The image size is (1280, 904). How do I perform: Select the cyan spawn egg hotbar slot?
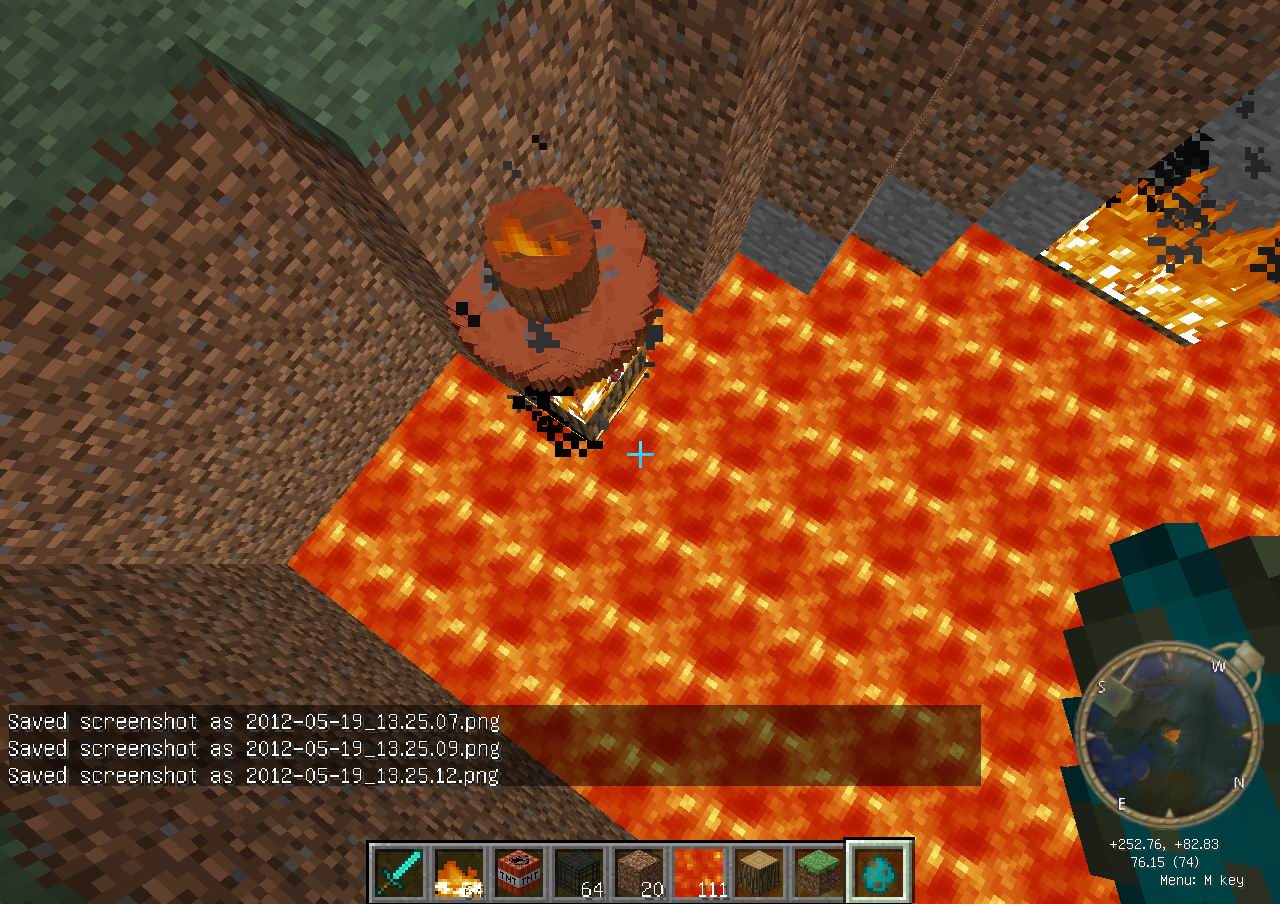pyautogui.click(x=879, y=872)
